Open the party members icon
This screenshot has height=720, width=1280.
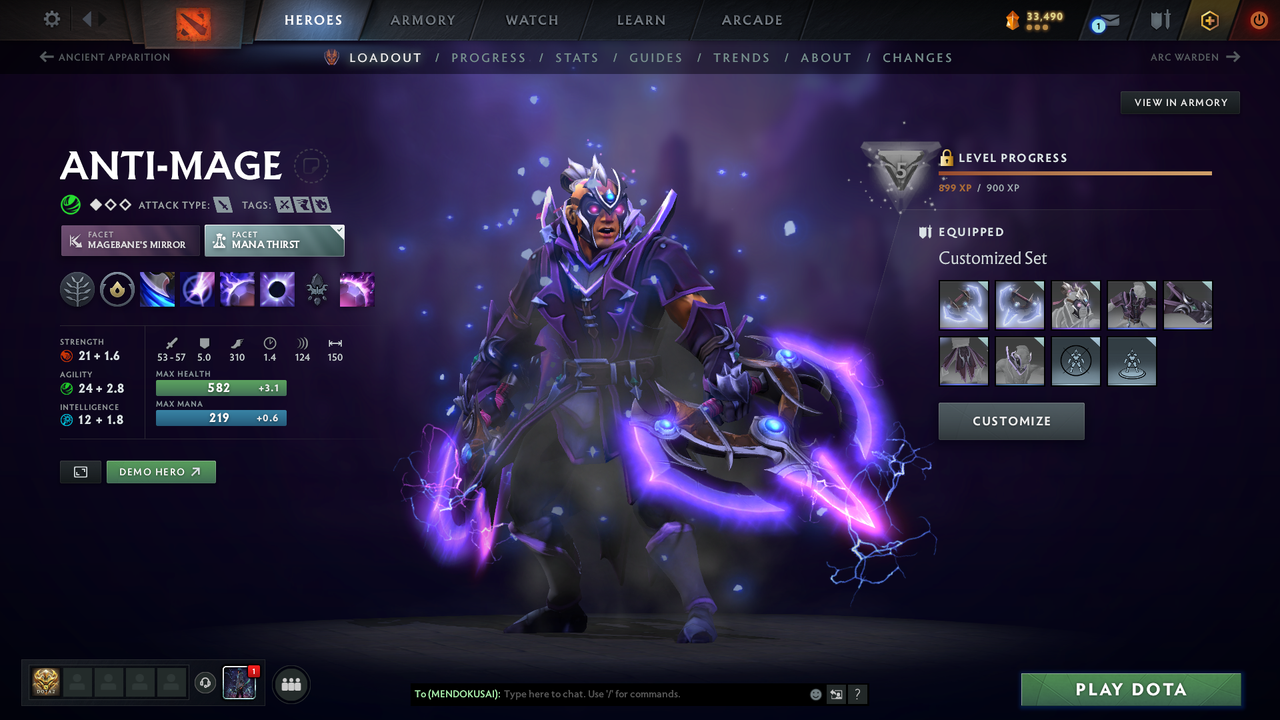pyautogui.click(x=291, y=685)
